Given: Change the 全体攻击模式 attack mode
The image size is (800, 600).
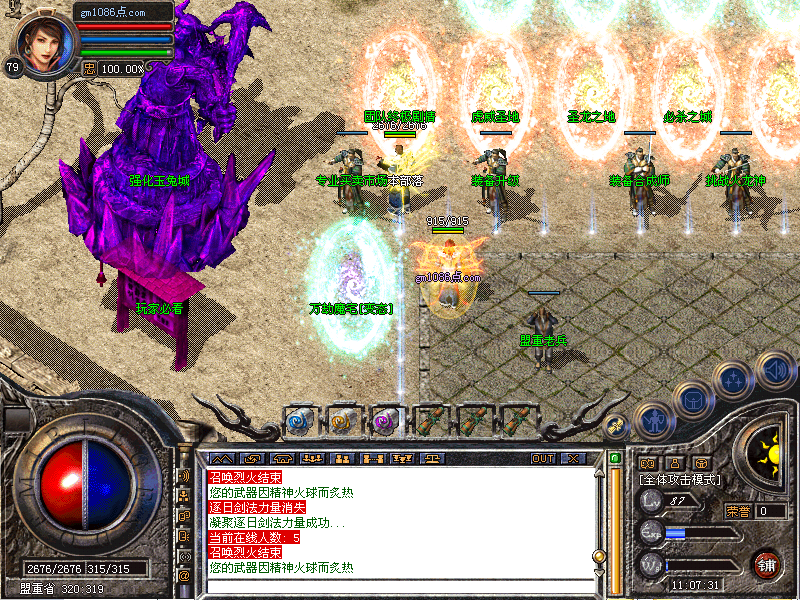Looking at the screenshot, I should pyautogui.click(x=680, y=480).
